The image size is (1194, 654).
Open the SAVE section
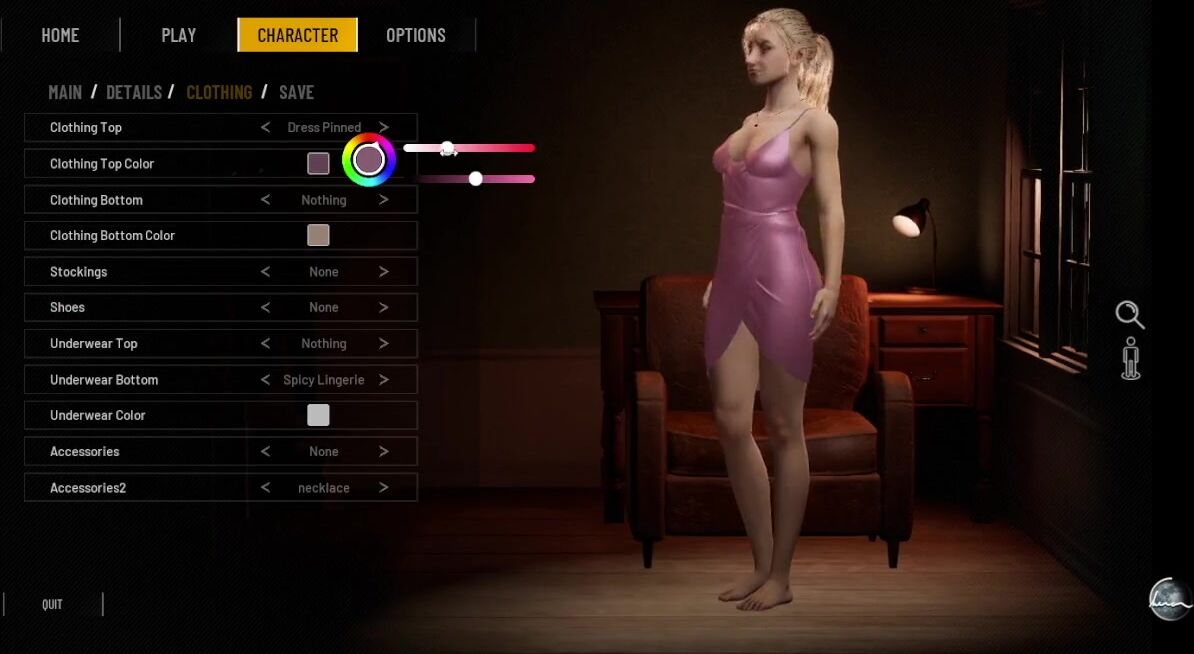296,92
